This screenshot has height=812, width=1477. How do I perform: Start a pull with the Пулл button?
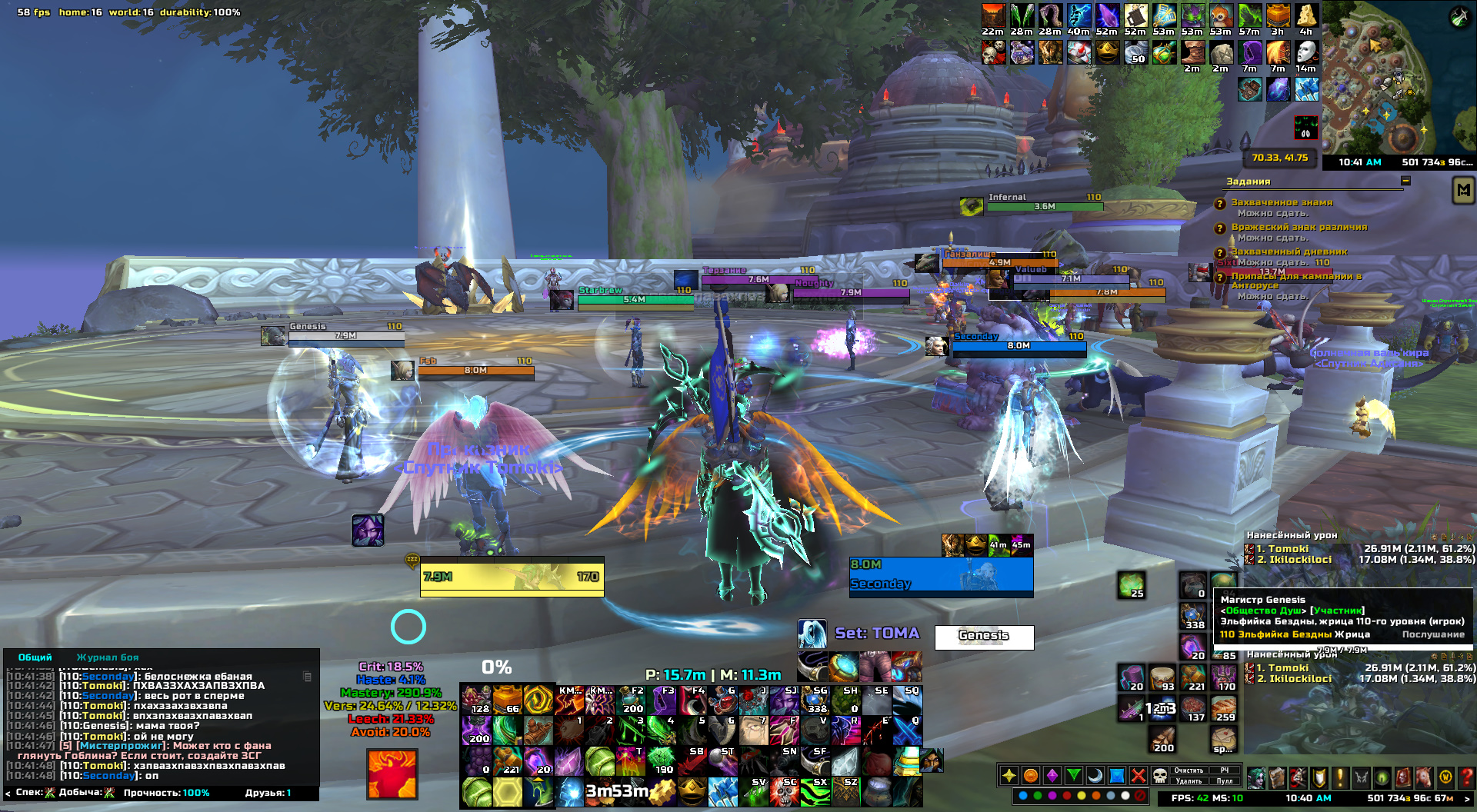pyautogui.click(x=1225, y=781)
